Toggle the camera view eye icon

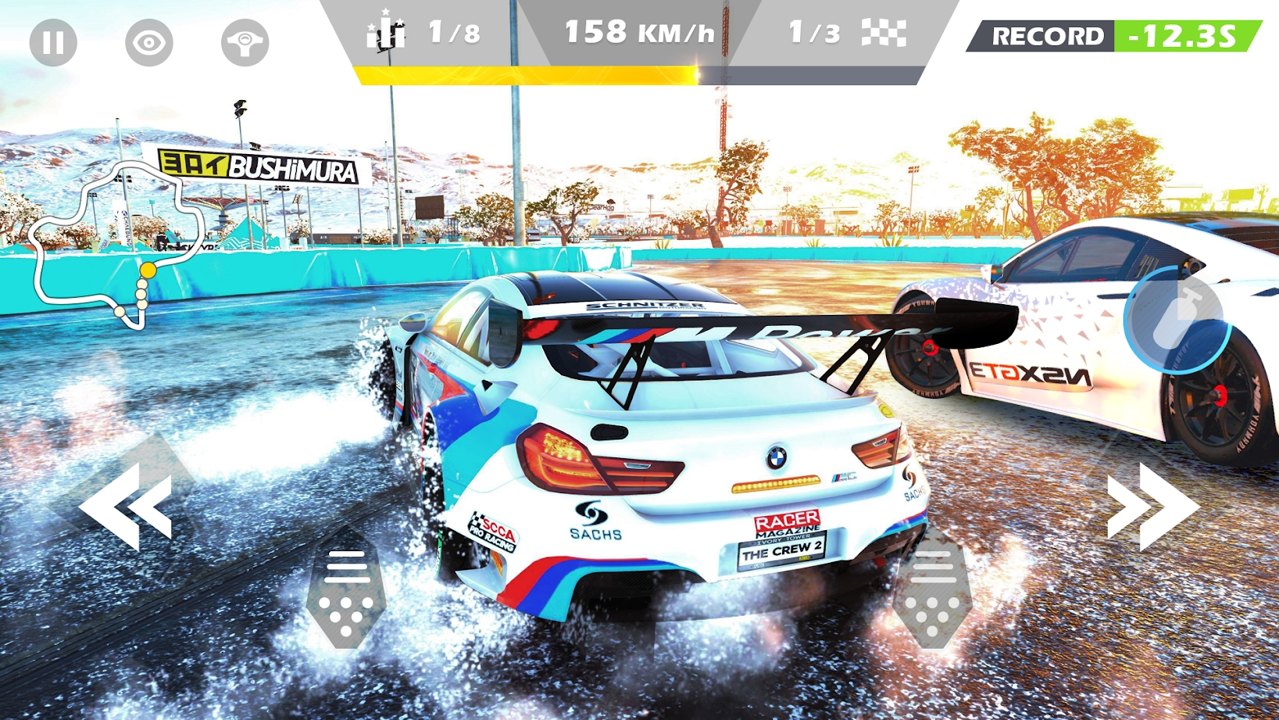point(149,44)
